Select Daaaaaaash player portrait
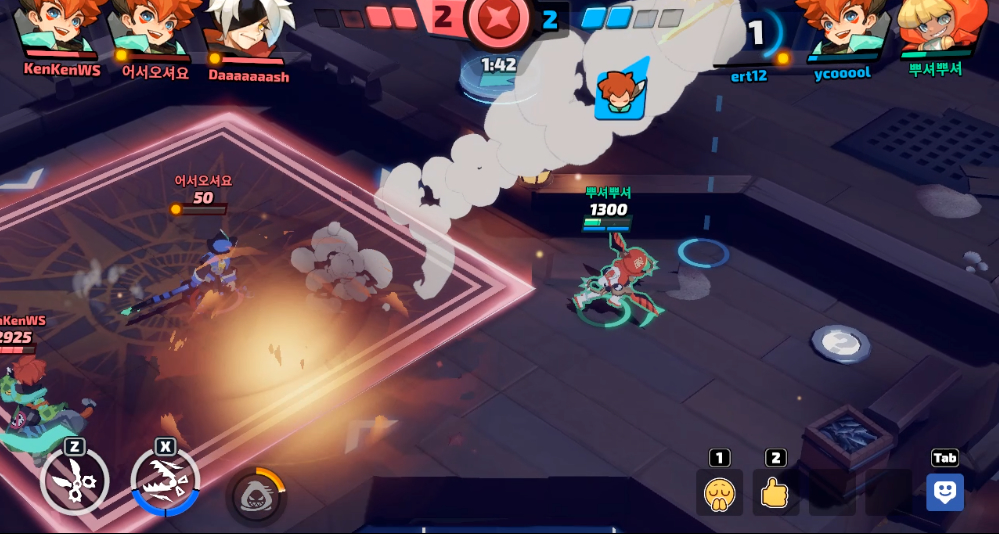The height and width of the screenshot is (534, 999). 247,30
